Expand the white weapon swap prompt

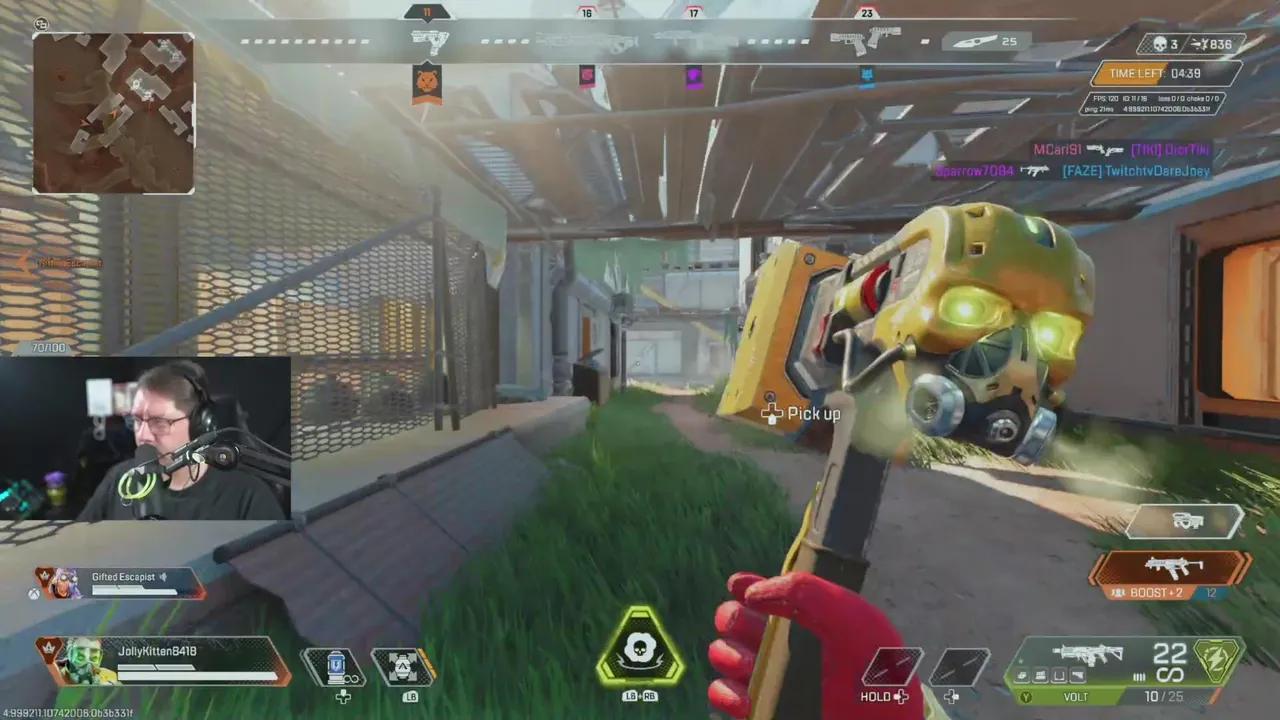pos(1186,521)
